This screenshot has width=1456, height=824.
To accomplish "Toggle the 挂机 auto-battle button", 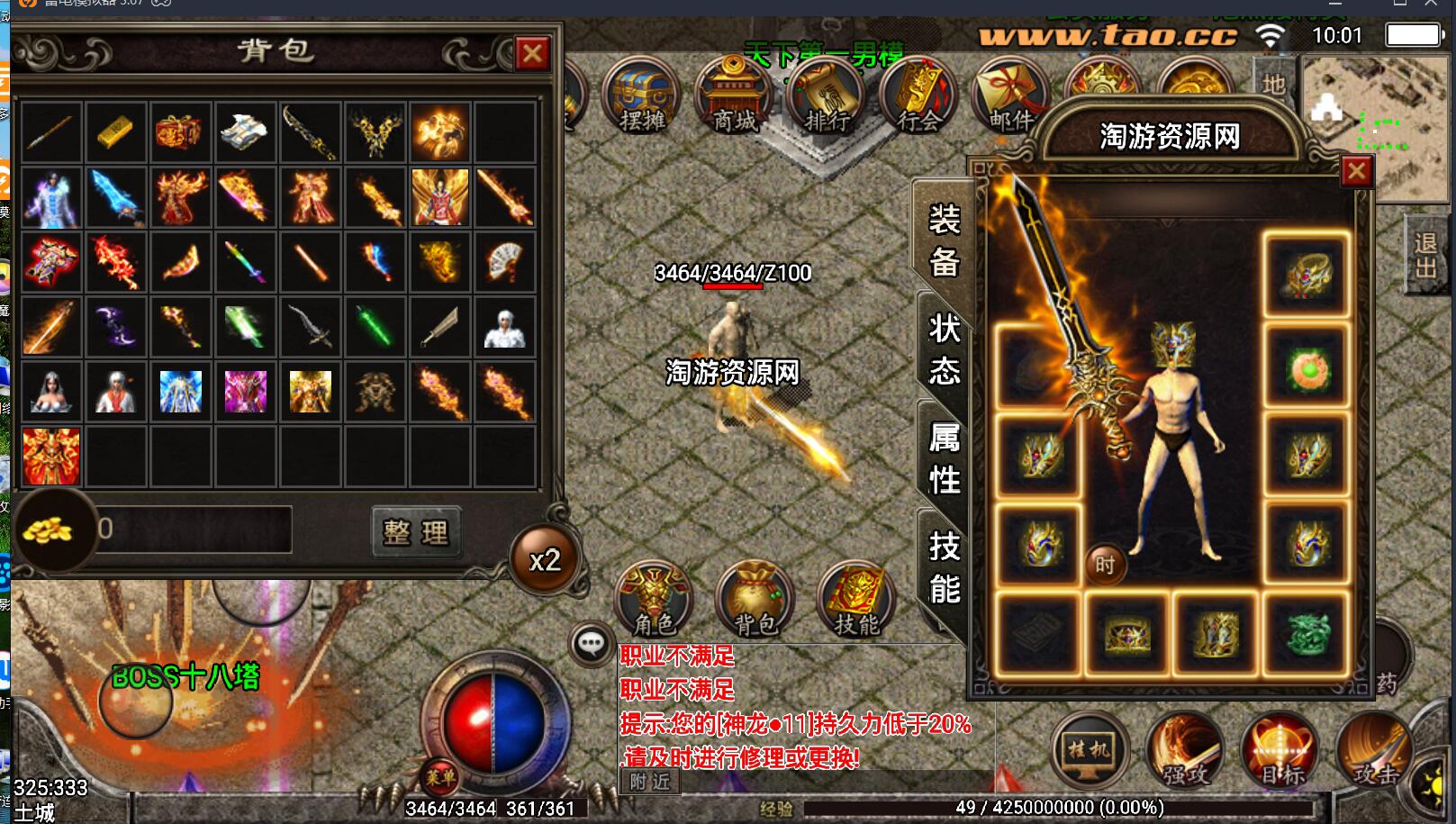I will tap(1090, 750).
